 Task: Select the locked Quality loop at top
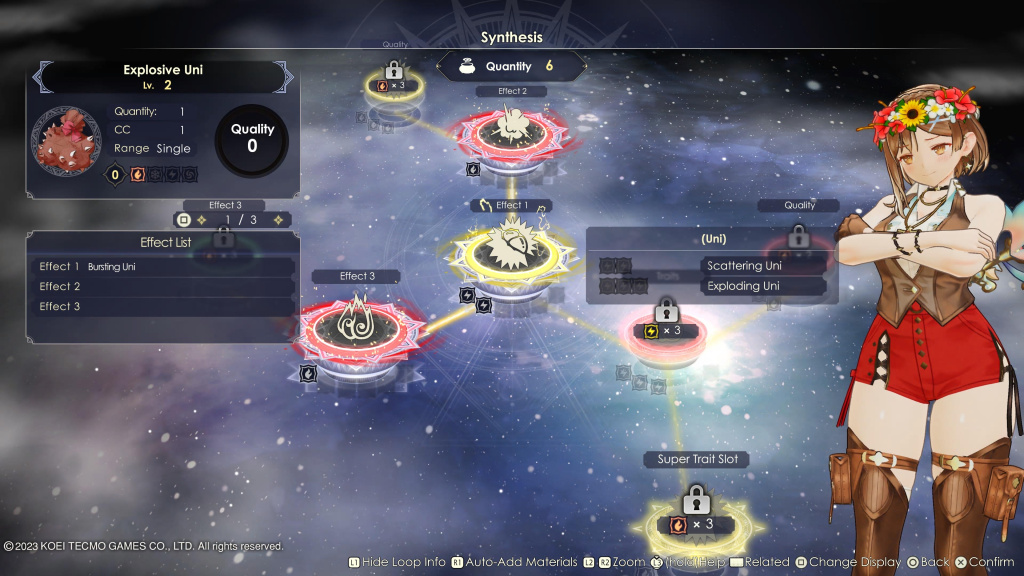394,80
